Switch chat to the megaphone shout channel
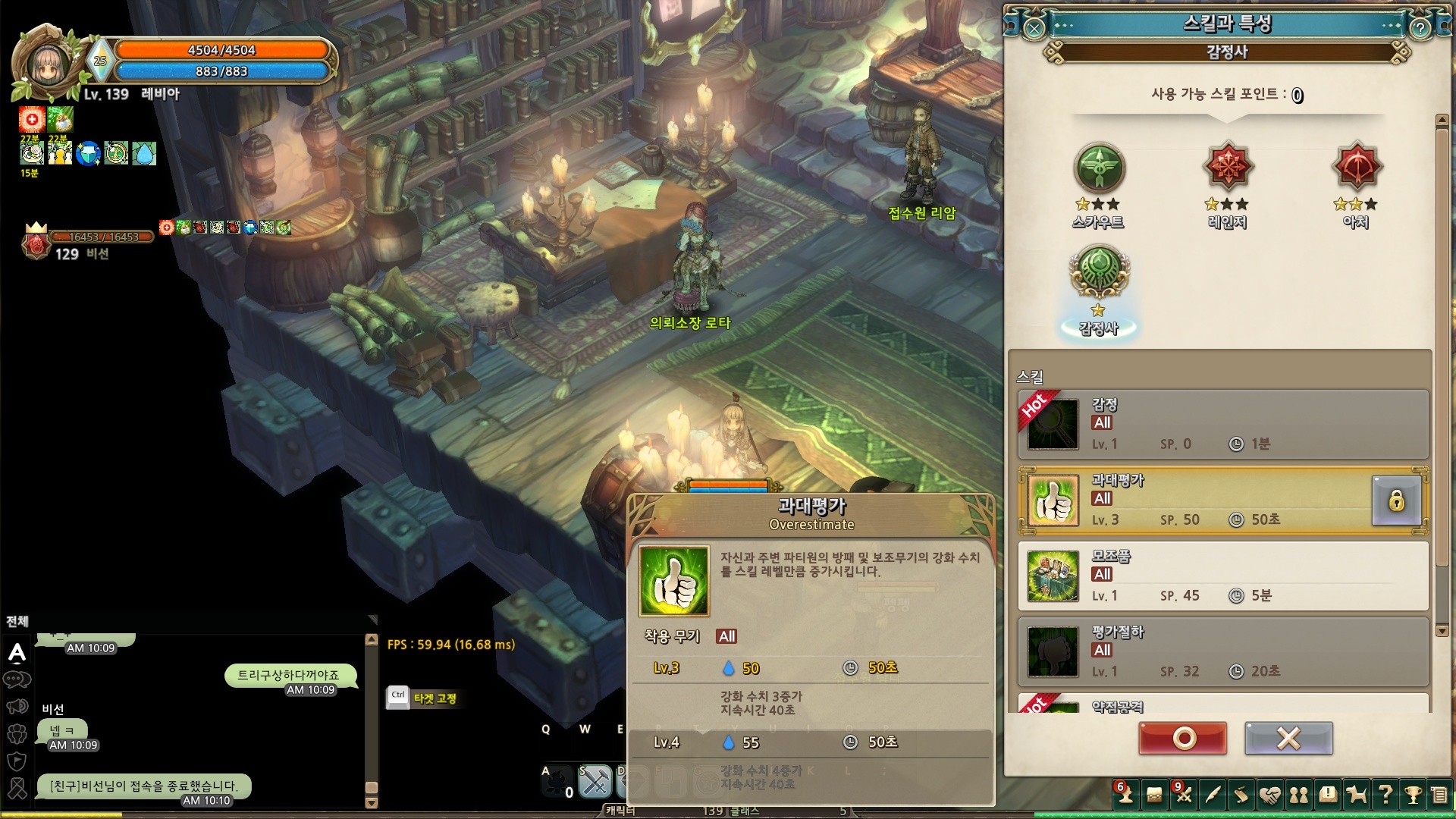Image resolution: width=1456 pixels, height=819 pixels. point(17,707)
